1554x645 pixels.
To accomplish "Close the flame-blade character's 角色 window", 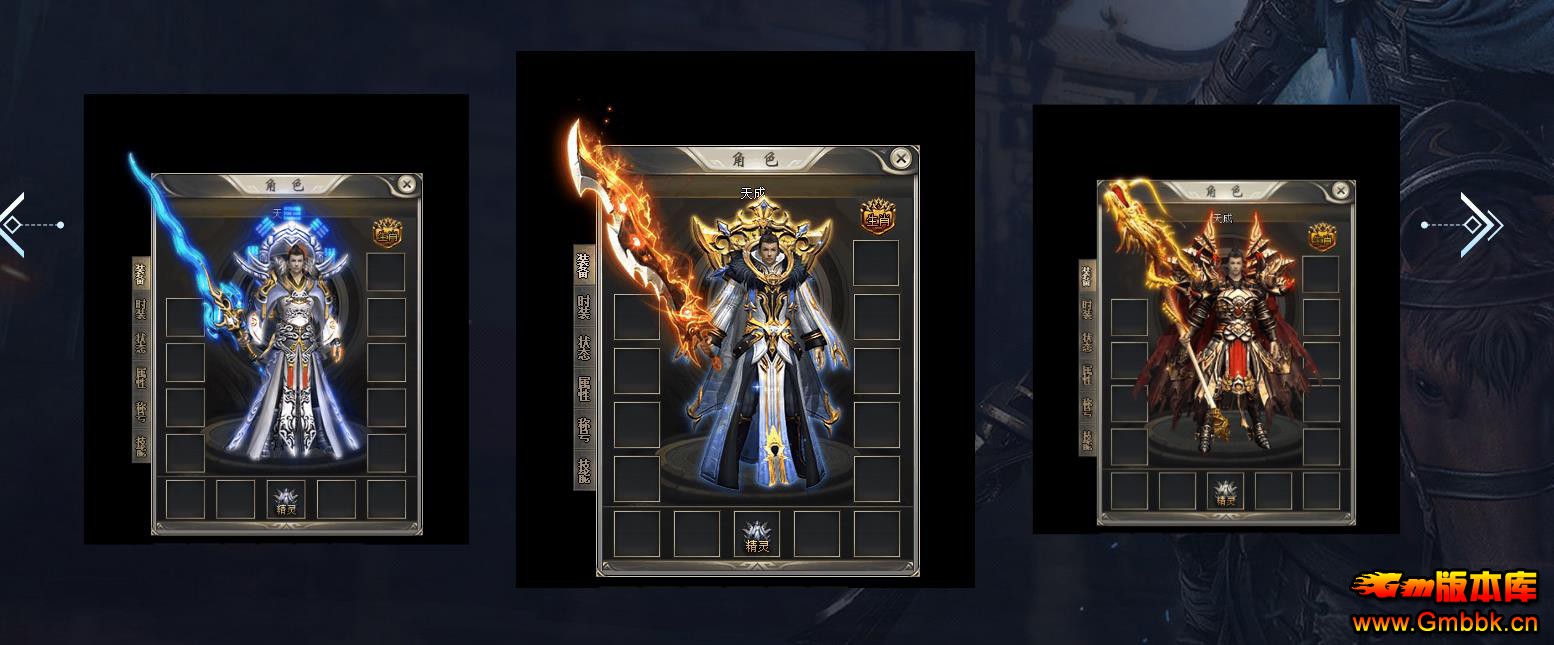I will tap(901, 158).
